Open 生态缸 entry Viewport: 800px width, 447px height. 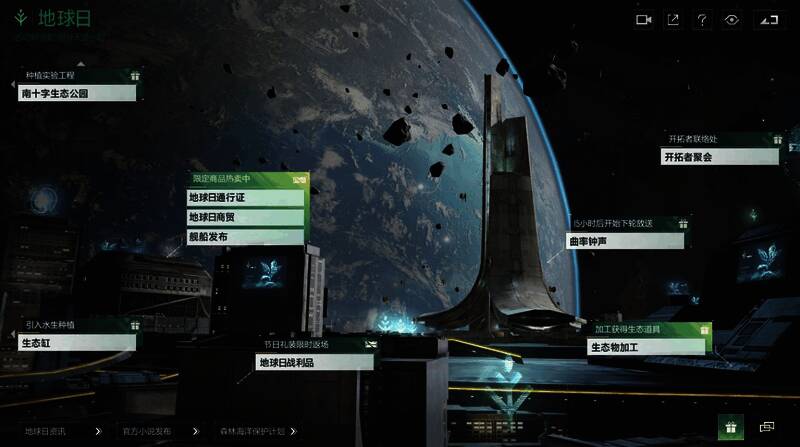[76, 343]
